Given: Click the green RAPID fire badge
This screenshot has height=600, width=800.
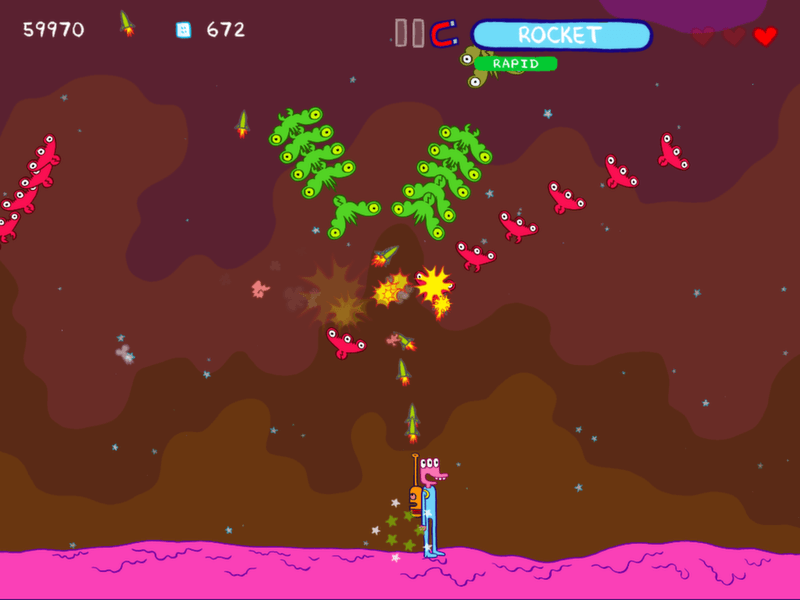Looking at the screenshot, I should tap(516, 64).
